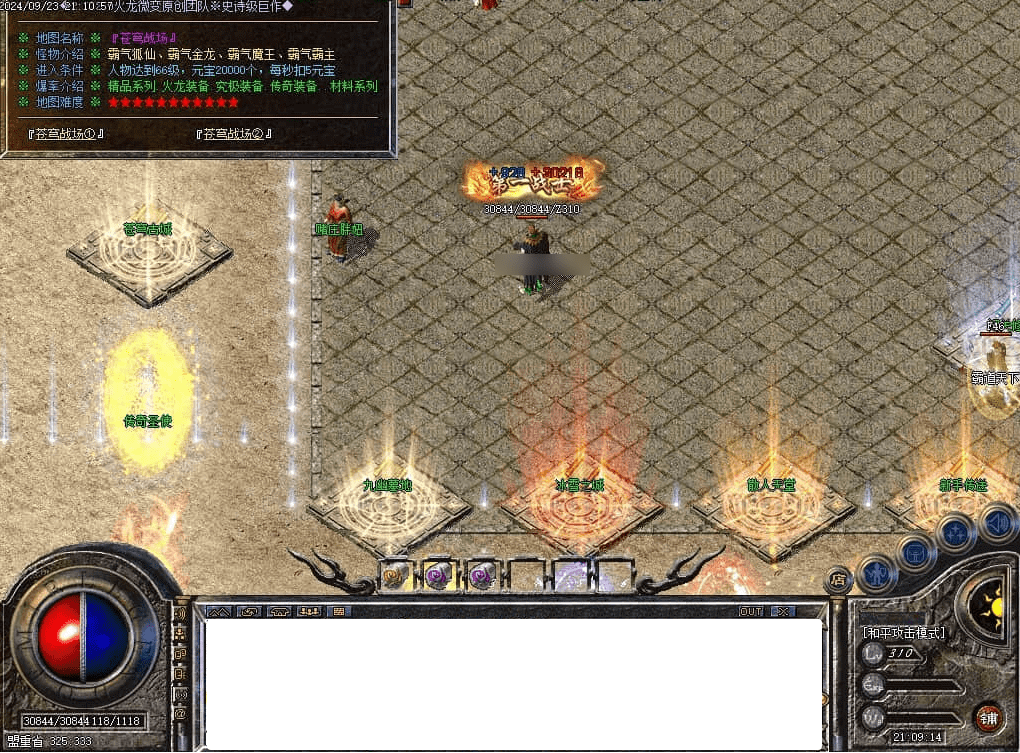Viewport: 1020px width, 753px height.
Task: Select the @ chat channel icon
Action: (x=180, y=714)
